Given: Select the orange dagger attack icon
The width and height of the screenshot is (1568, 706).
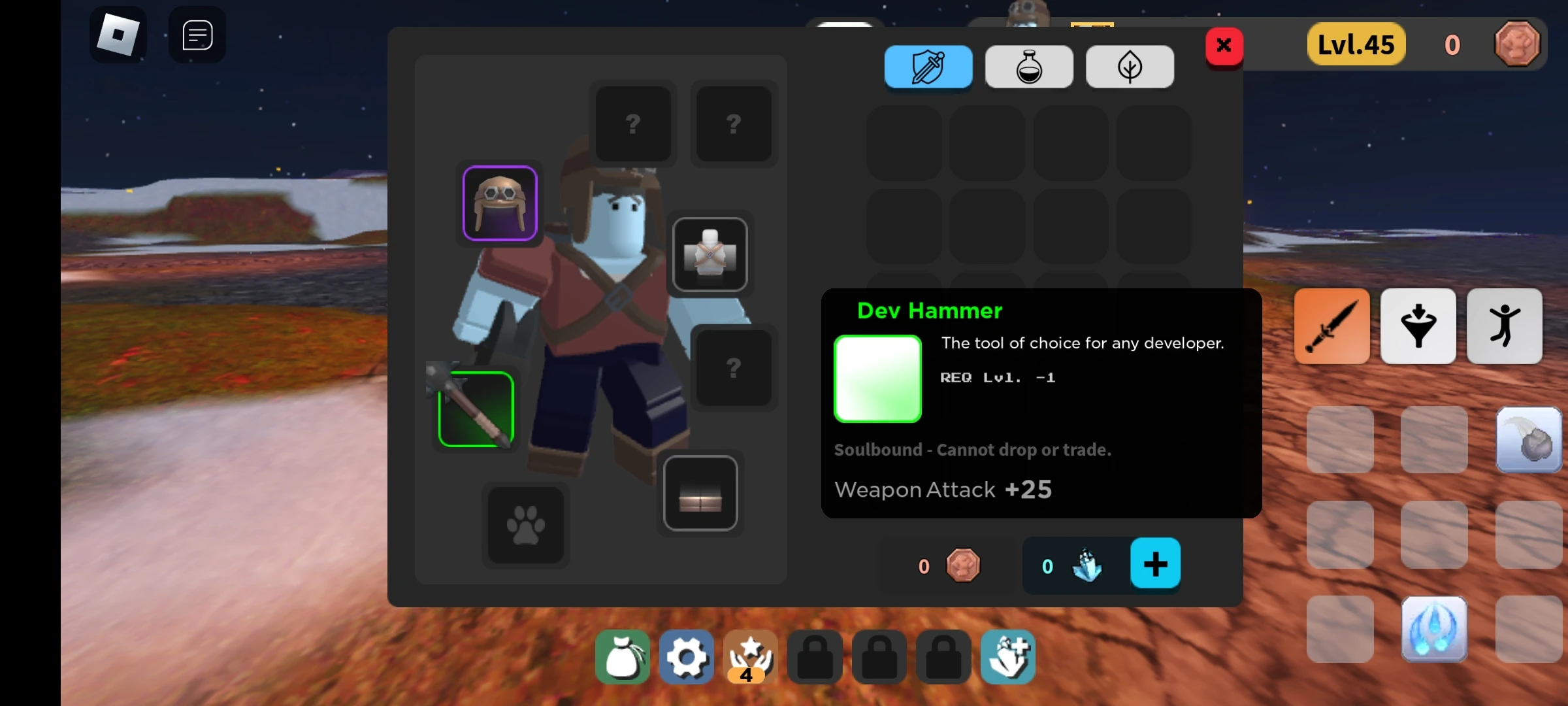Looking at the screenshot, I should click(1331, 326).
